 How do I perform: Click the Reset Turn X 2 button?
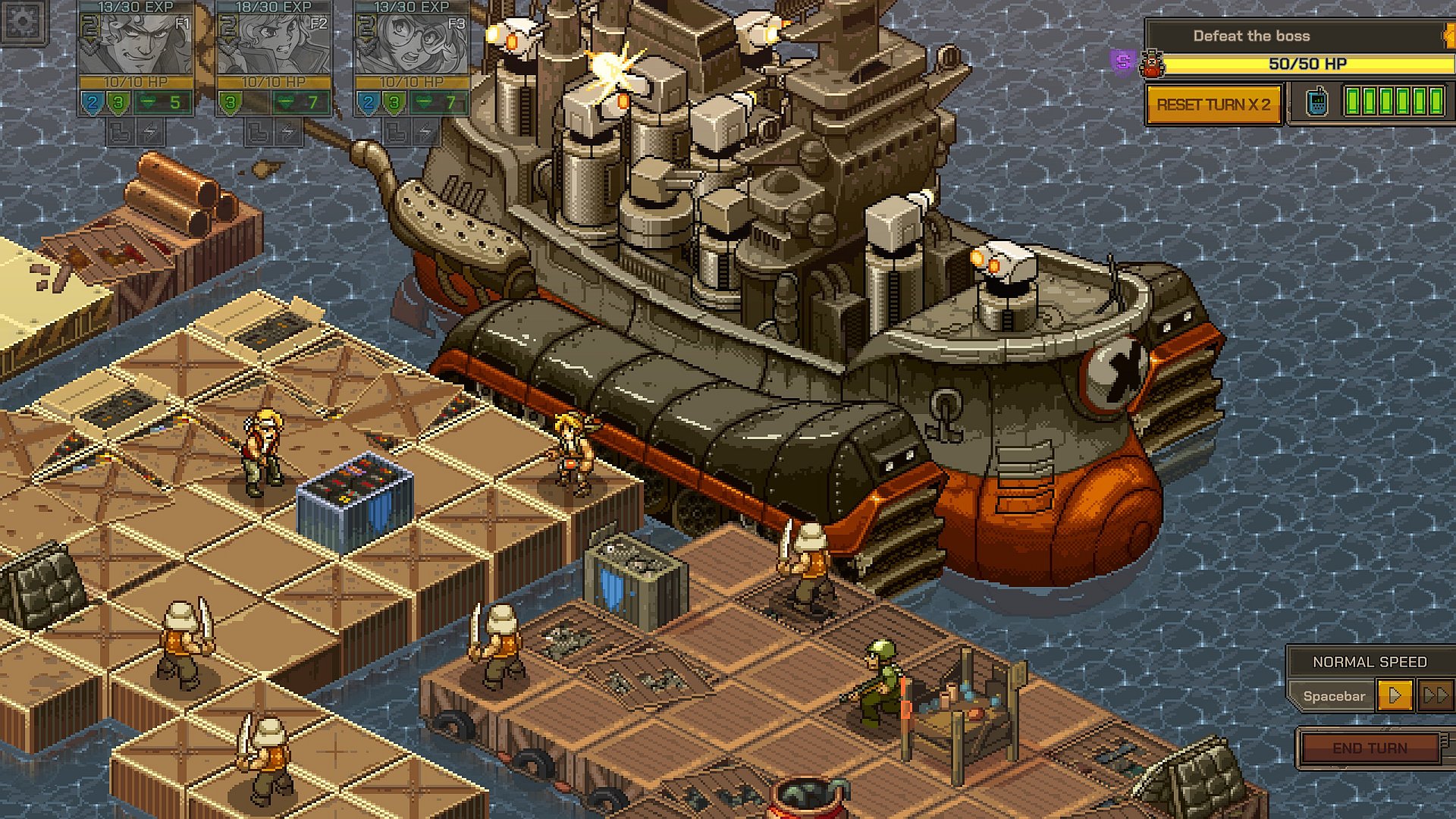coord(1213,105)
